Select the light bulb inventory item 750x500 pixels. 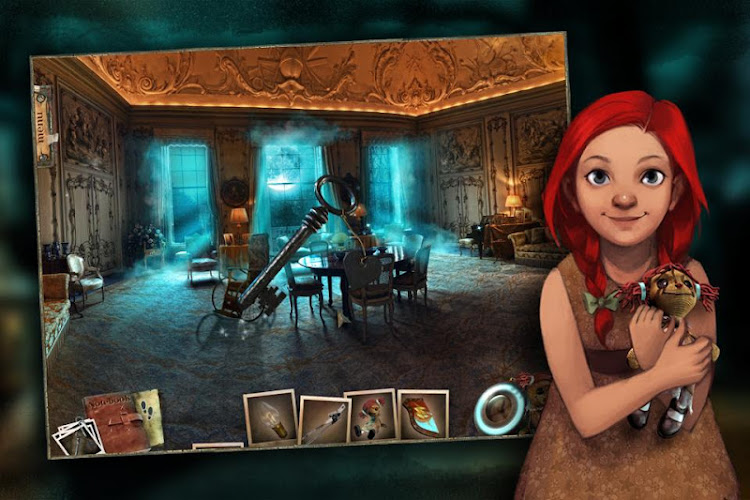click(x=270, y=416)
